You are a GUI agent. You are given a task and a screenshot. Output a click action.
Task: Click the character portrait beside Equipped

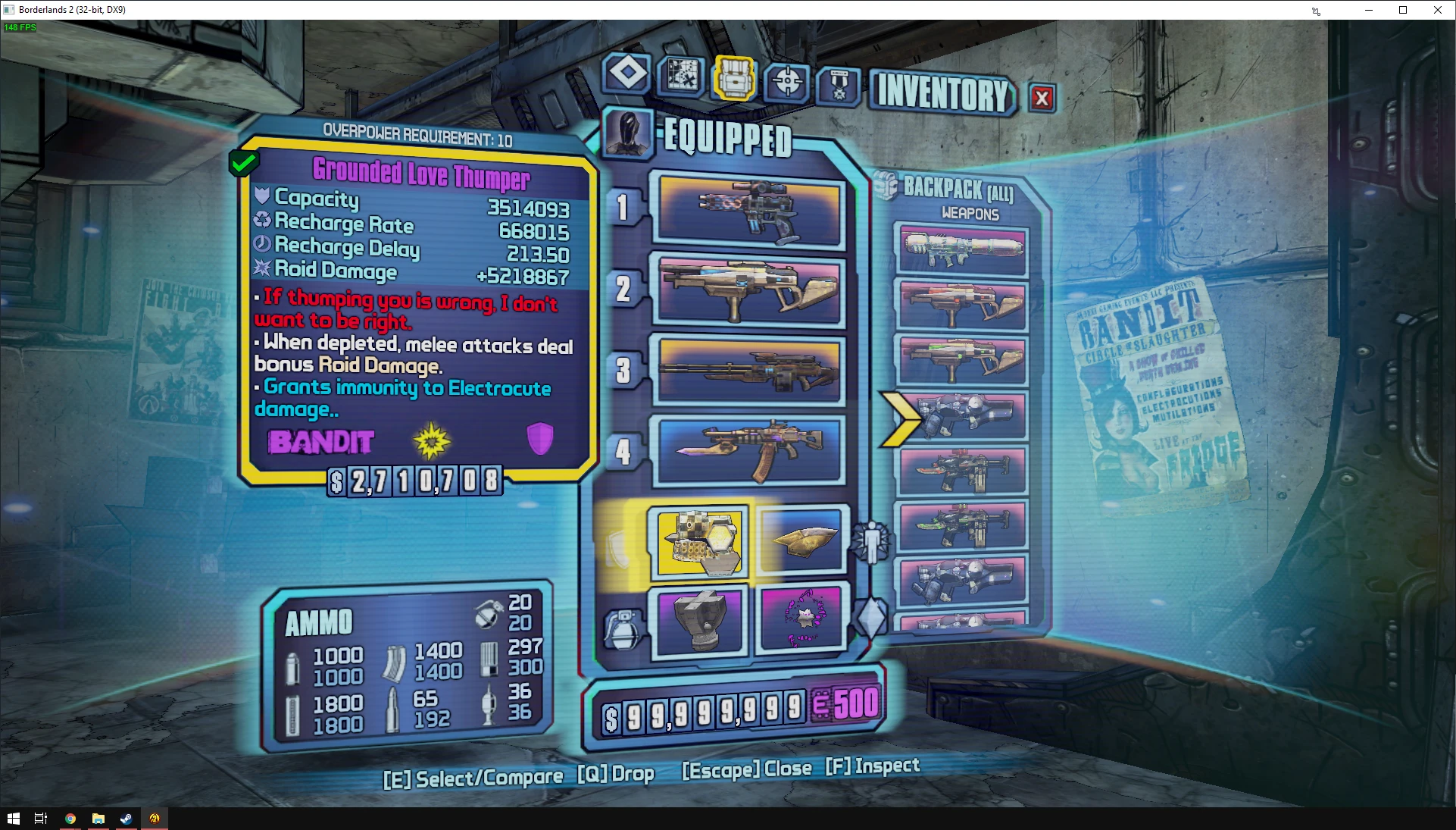(x=628, y=133)
